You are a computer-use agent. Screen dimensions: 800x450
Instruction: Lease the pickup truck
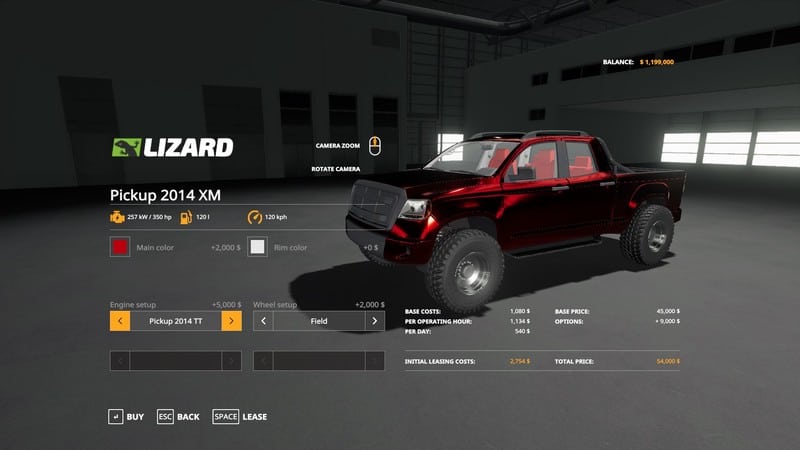(x=240, y=416)
